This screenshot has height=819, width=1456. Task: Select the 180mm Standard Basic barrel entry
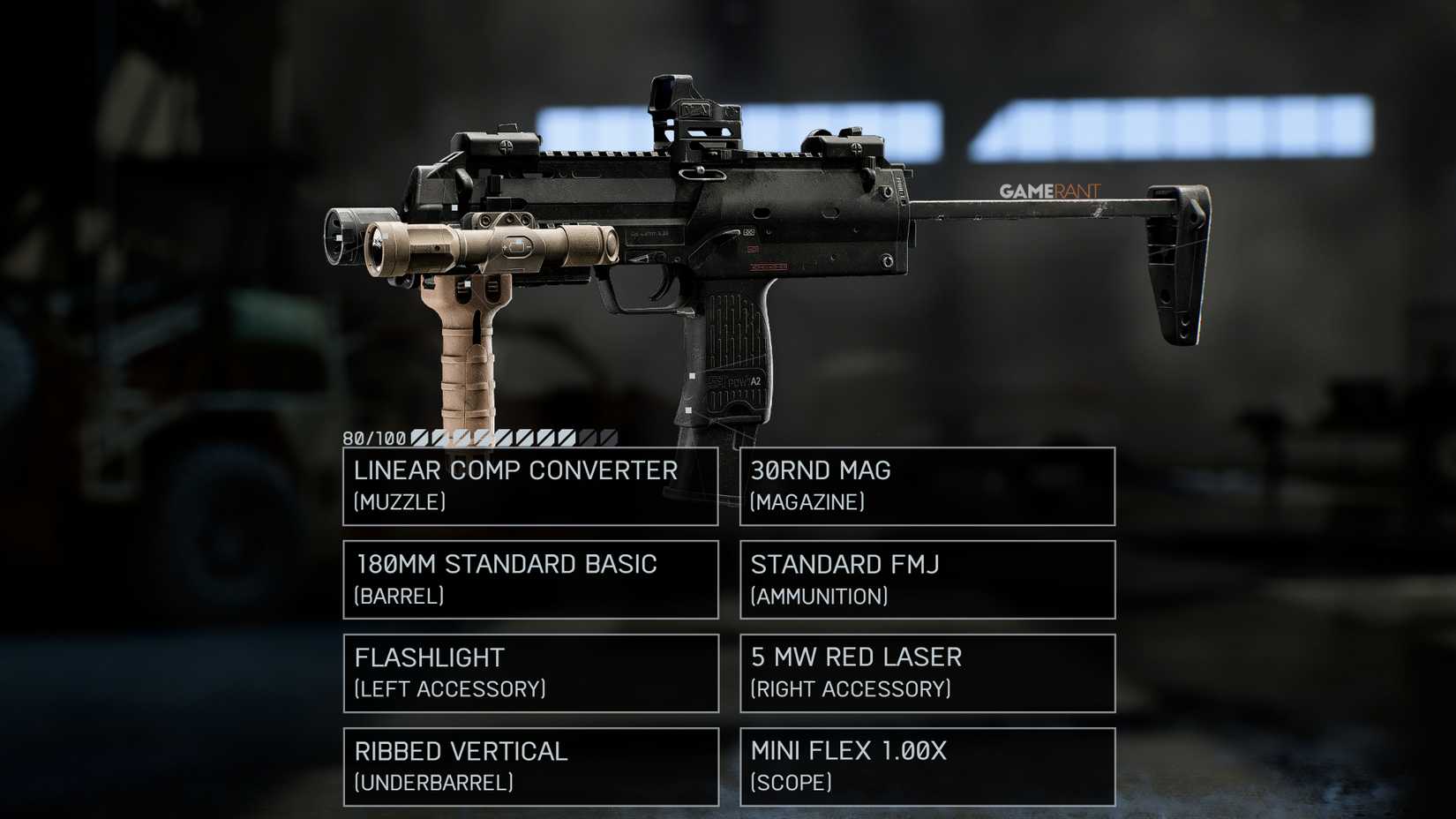pyautogui.click(x=529, y=580)
